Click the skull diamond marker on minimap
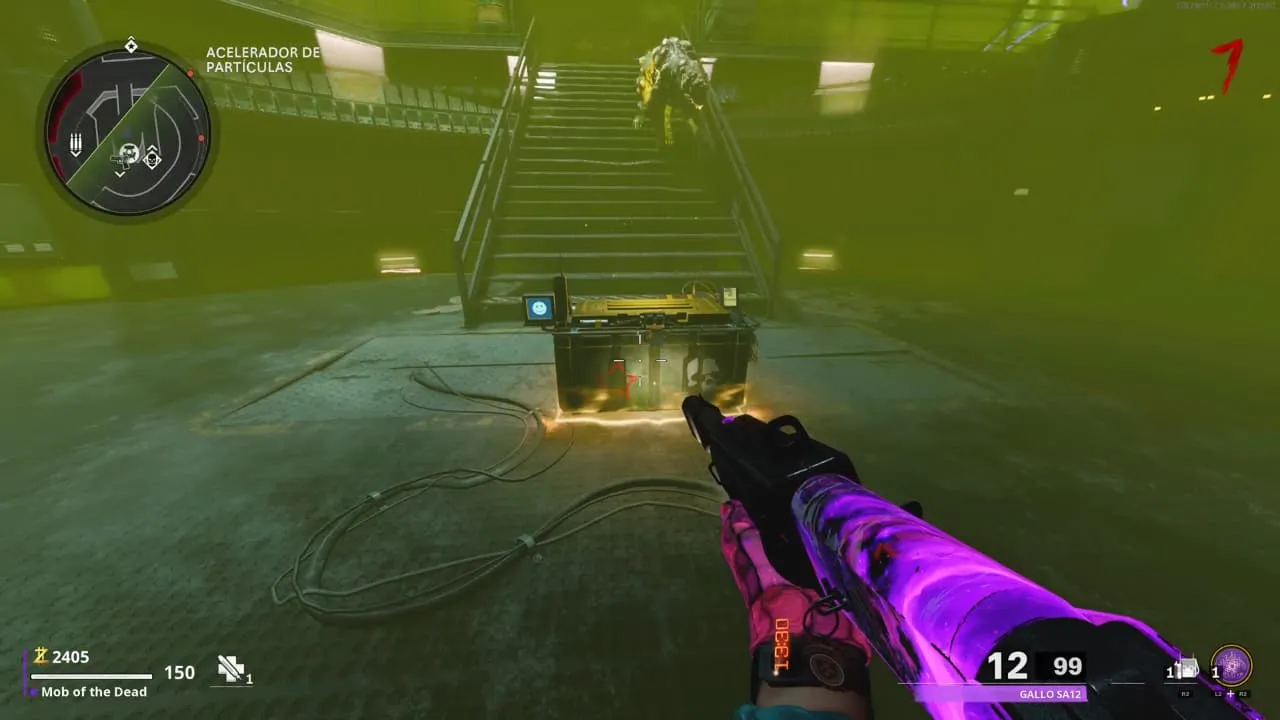 pyautogui.click(x=152, y=156)
